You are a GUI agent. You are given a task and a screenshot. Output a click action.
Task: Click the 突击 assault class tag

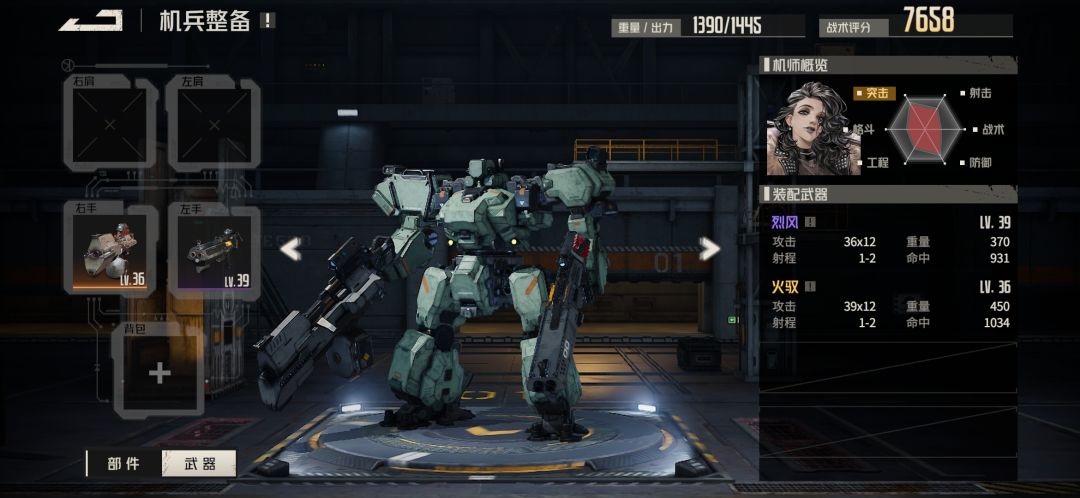(x=875, y=94)
